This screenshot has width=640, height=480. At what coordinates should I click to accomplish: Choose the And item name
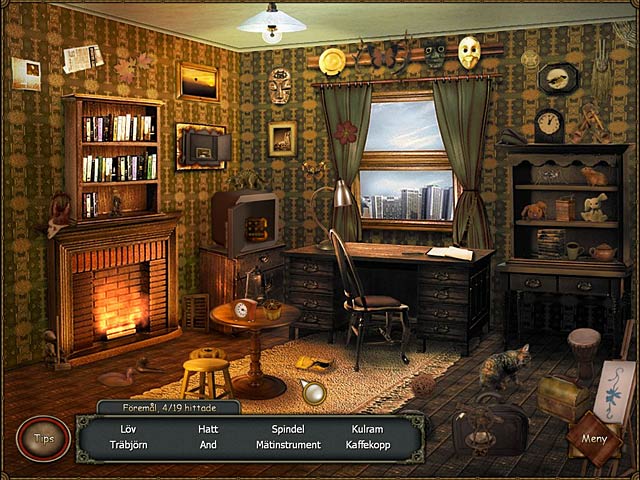[208, 444]
